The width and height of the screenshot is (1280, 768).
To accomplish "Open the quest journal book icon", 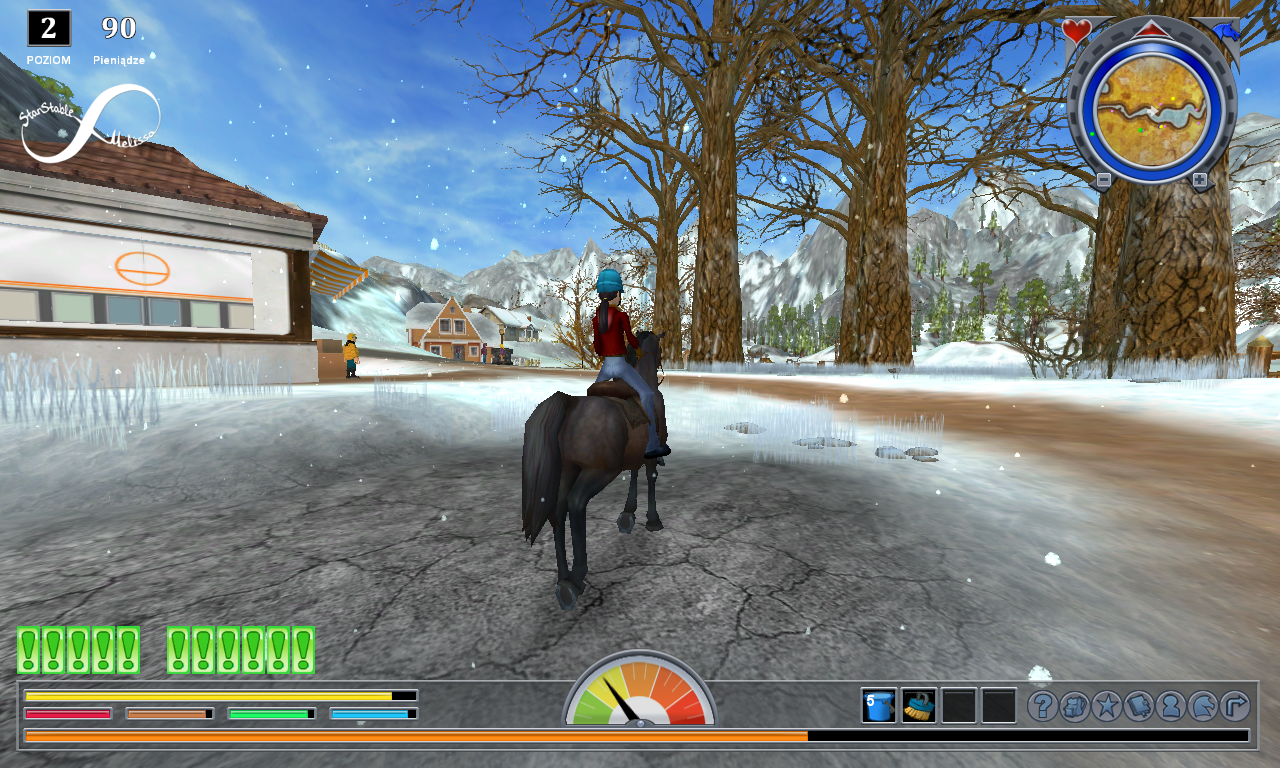I will [x=1138, y=706].
